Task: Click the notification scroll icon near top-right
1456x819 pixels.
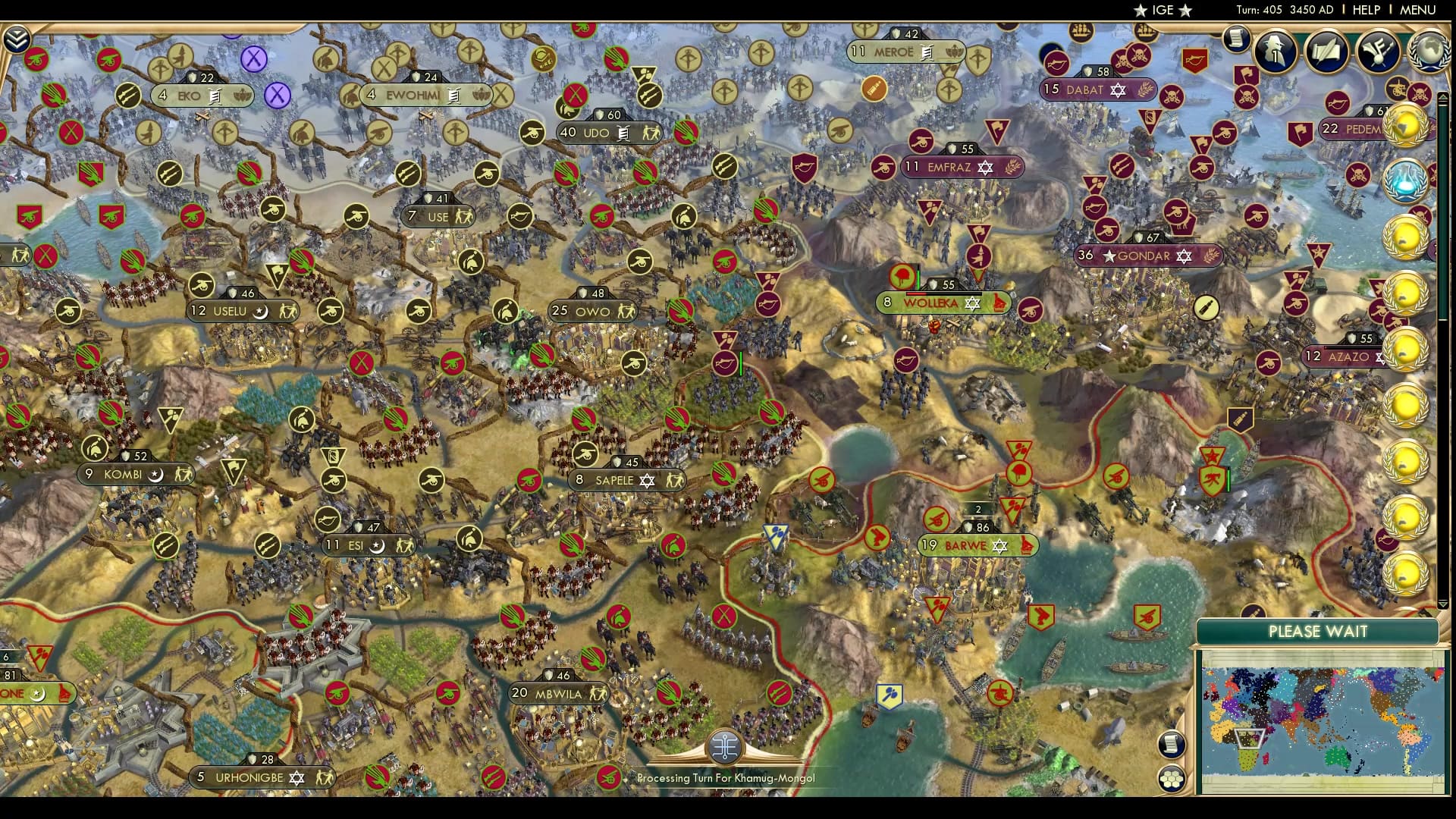Action: (x=1237, y=40)
